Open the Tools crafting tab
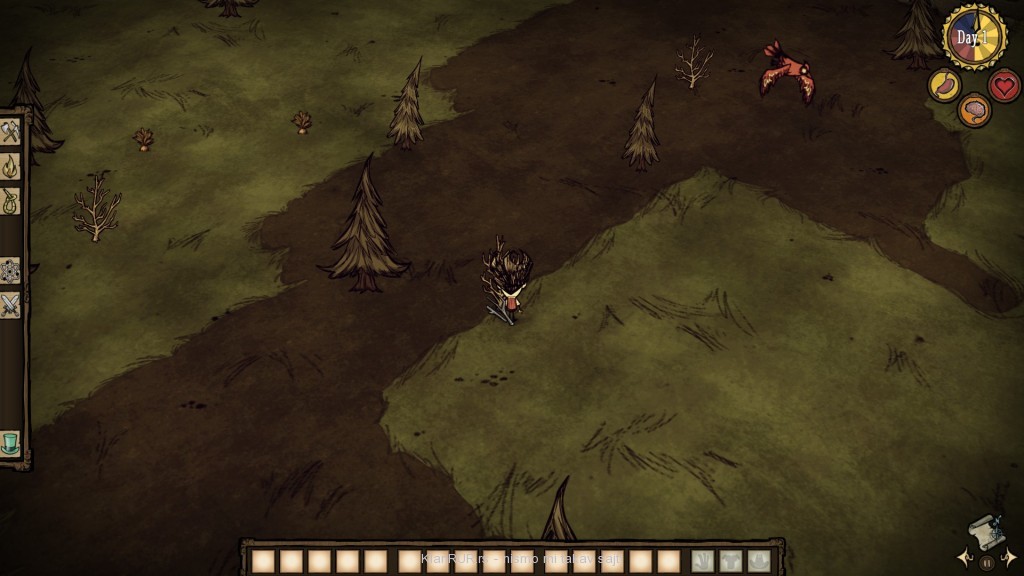The image size is (1024, 576). [11, 132]
